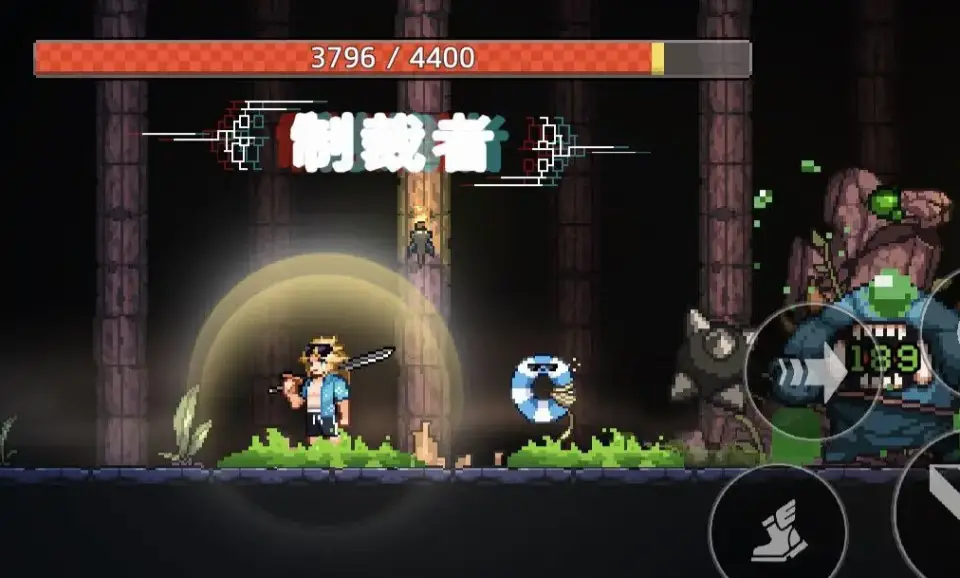Screen dimensions: 960x578
Task: Tap the winged boot jump button
Action: (x=777, y=527)
